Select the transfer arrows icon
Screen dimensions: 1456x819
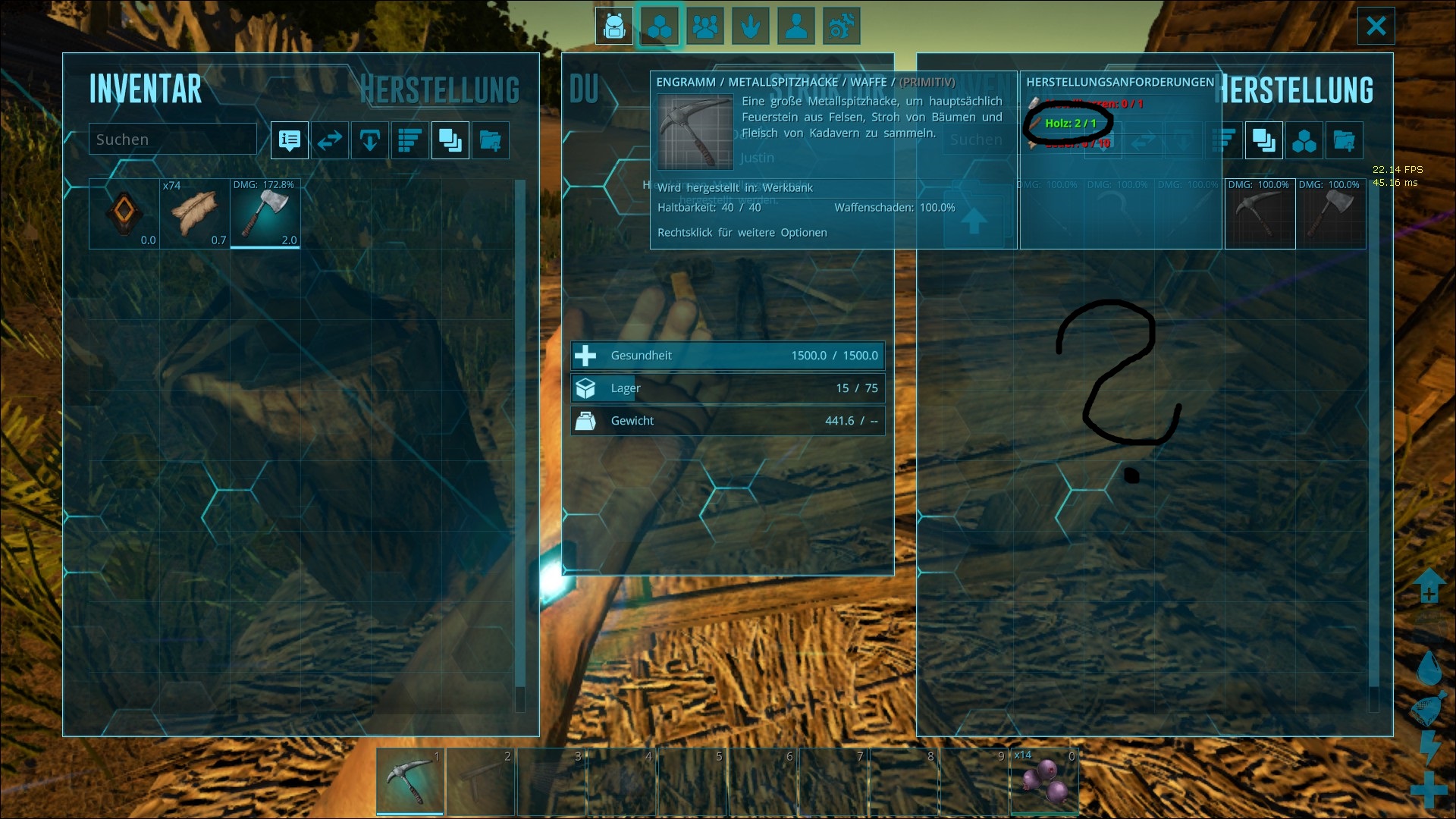(330, 140)
